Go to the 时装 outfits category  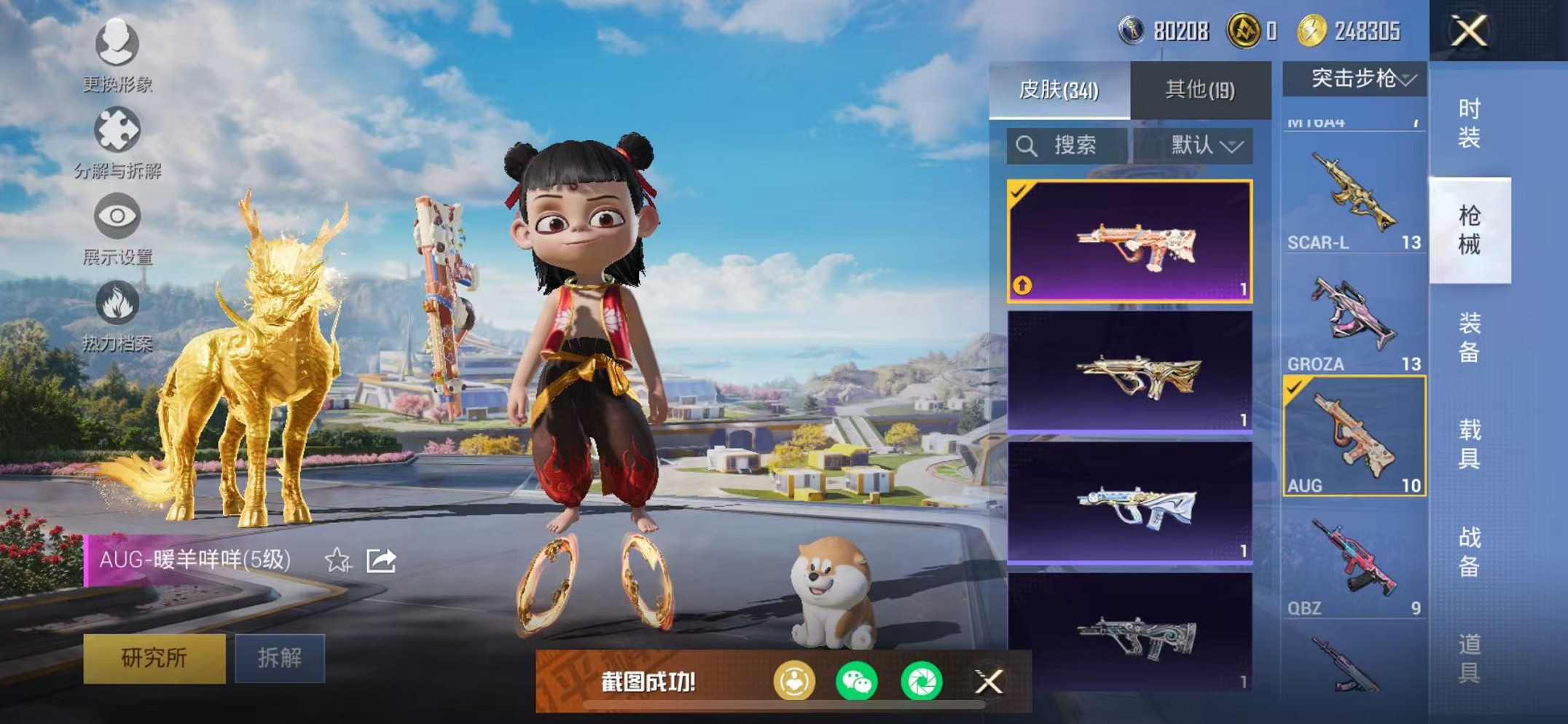(1469, 123)
